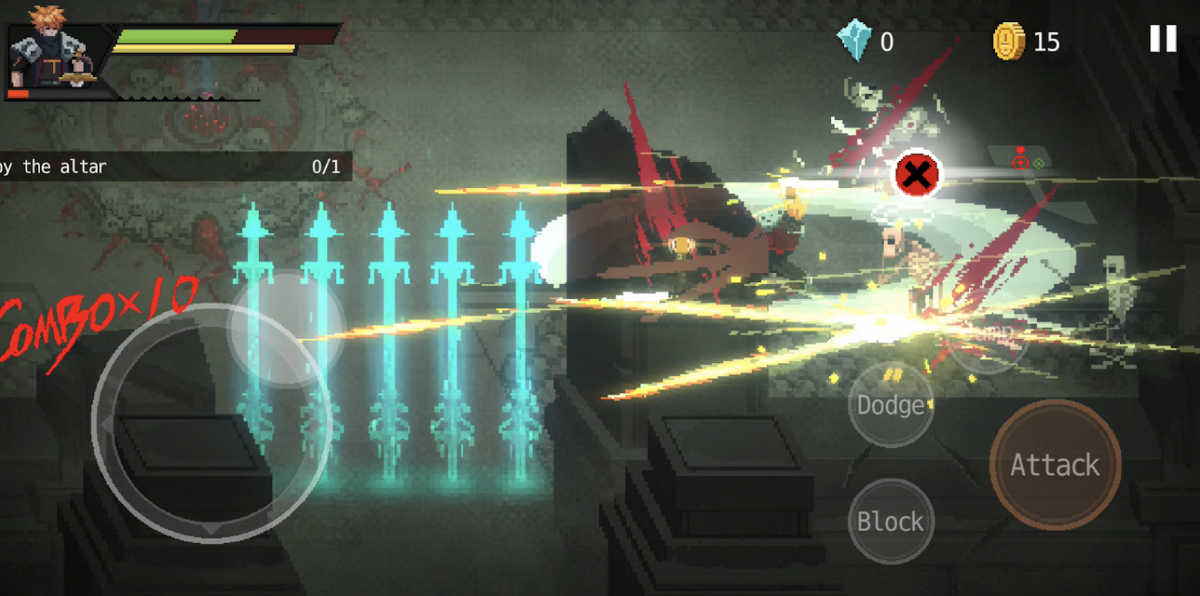This screenshot has width=1200, height=596.
Task: Tap the gold coin icon
Action: (1009, 41)
